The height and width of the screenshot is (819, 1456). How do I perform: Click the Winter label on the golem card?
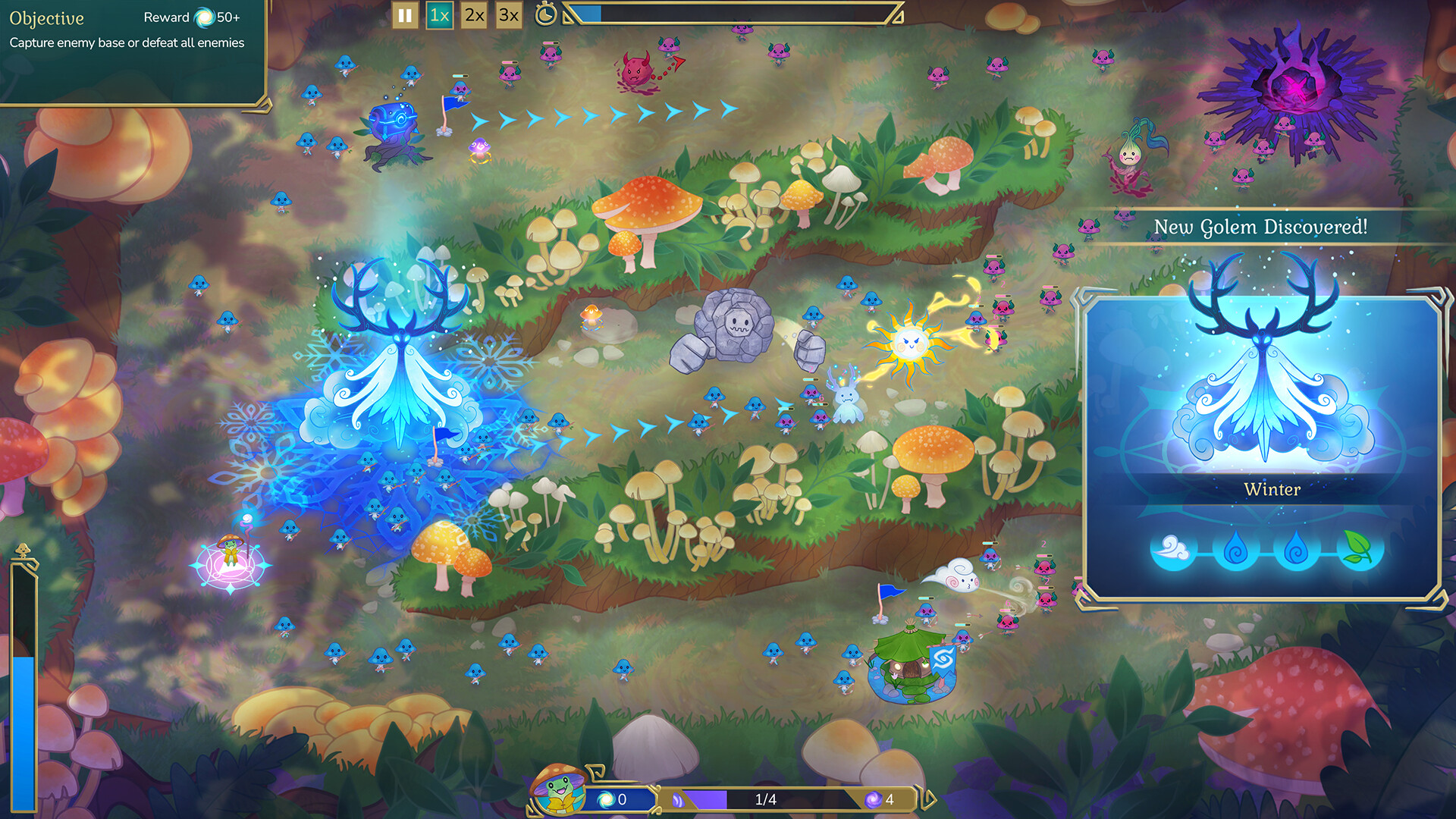[1272, 490]
